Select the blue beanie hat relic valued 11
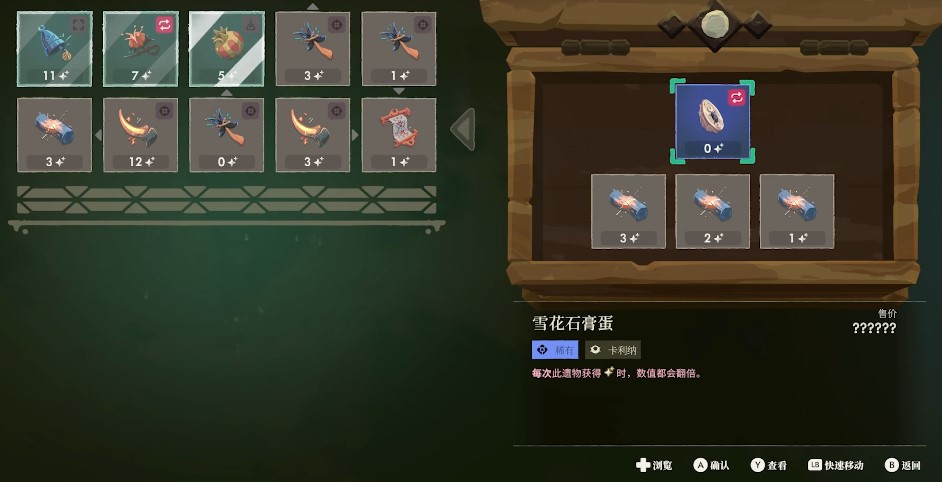942x482 pixels. click(x=54, y=48)
